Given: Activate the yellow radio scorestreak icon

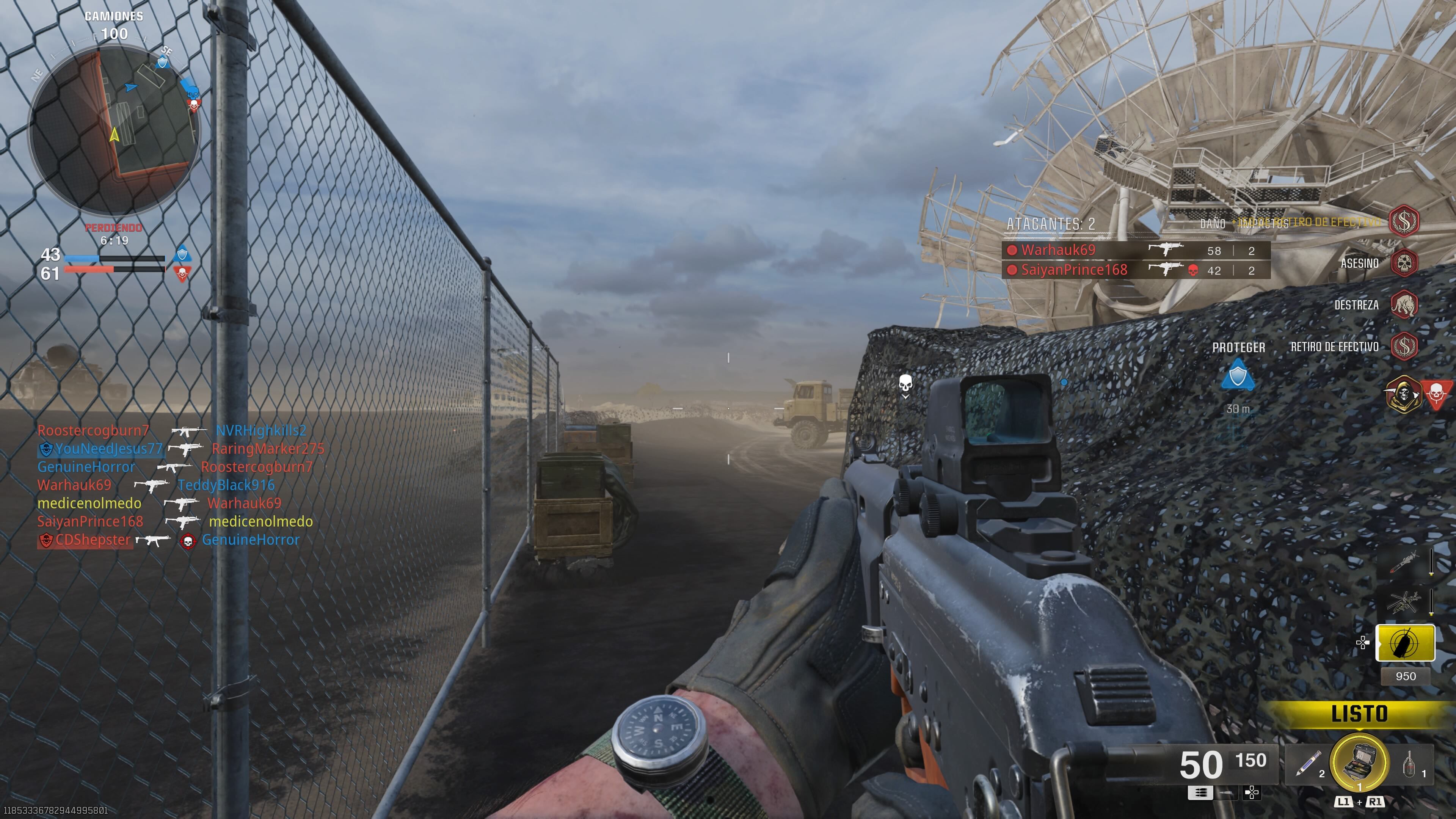Looking at the screenshot, I should pos(1404,643).
